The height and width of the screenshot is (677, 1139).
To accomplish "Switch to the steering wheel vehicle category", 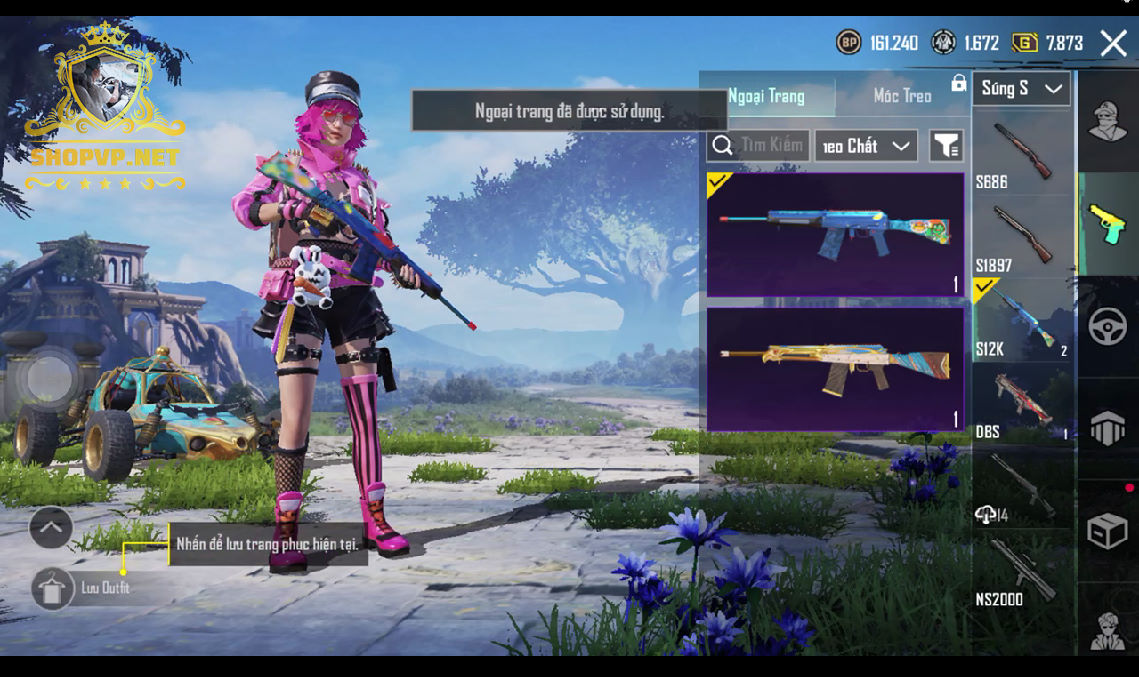I will point(1107,328).
